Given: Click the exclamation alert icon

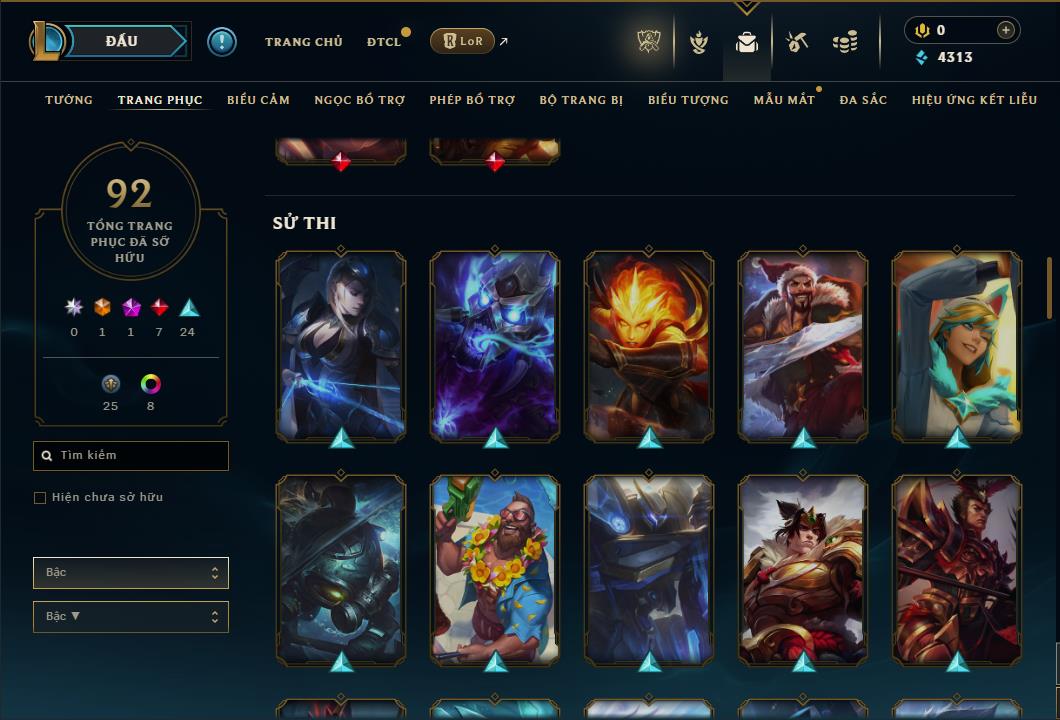Looking at the screenshot, I should click(x=222, y=42).
